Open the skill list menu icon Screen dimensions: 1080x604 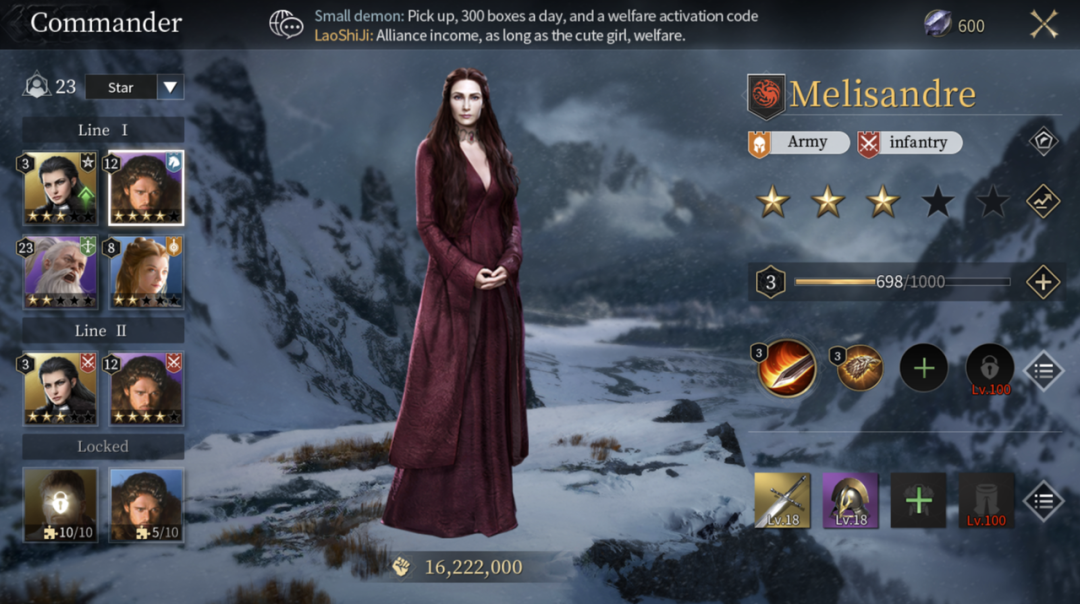pyautogui.click(x=1043, y=371)
